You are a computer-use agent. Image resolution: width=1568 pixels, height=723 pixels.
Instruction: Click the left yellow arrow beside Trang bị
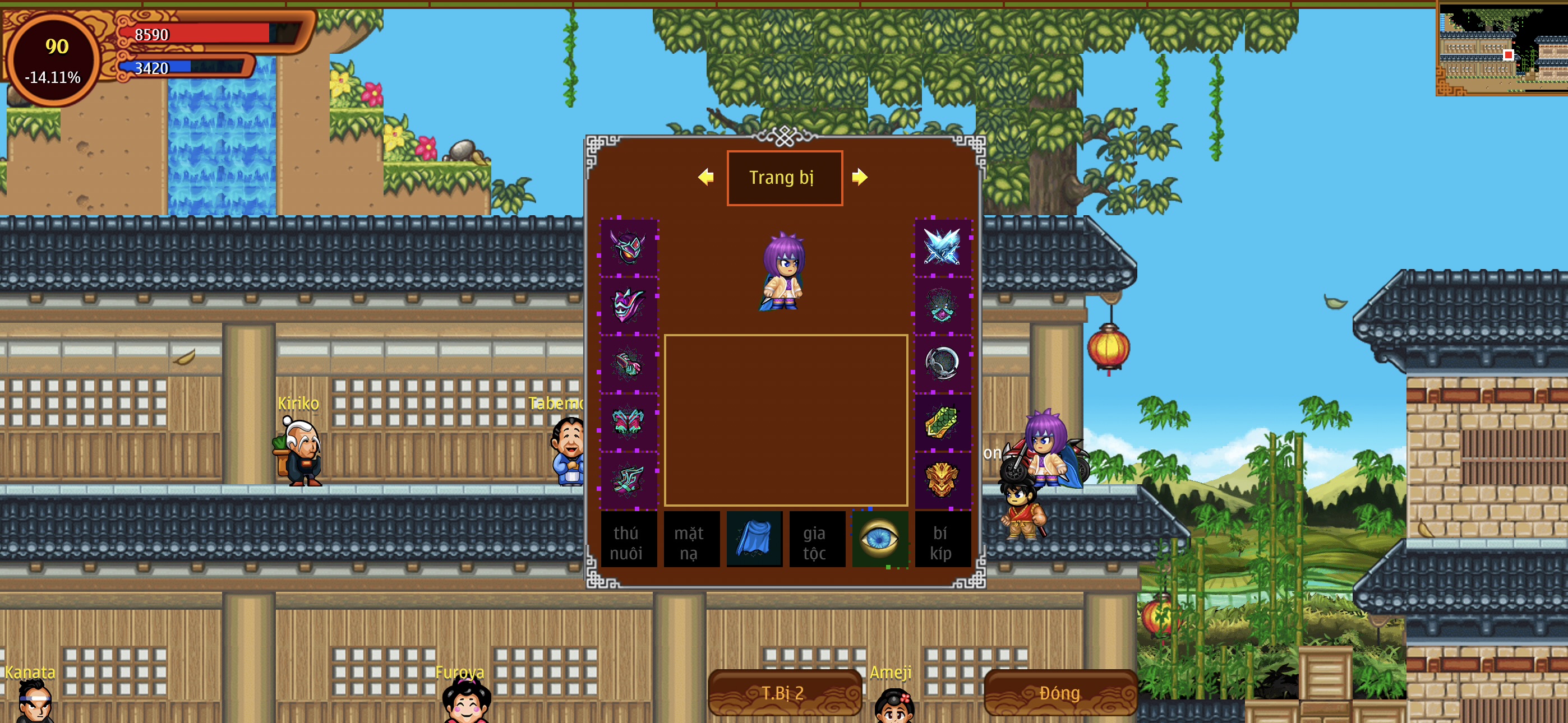(x=705, y=177)
